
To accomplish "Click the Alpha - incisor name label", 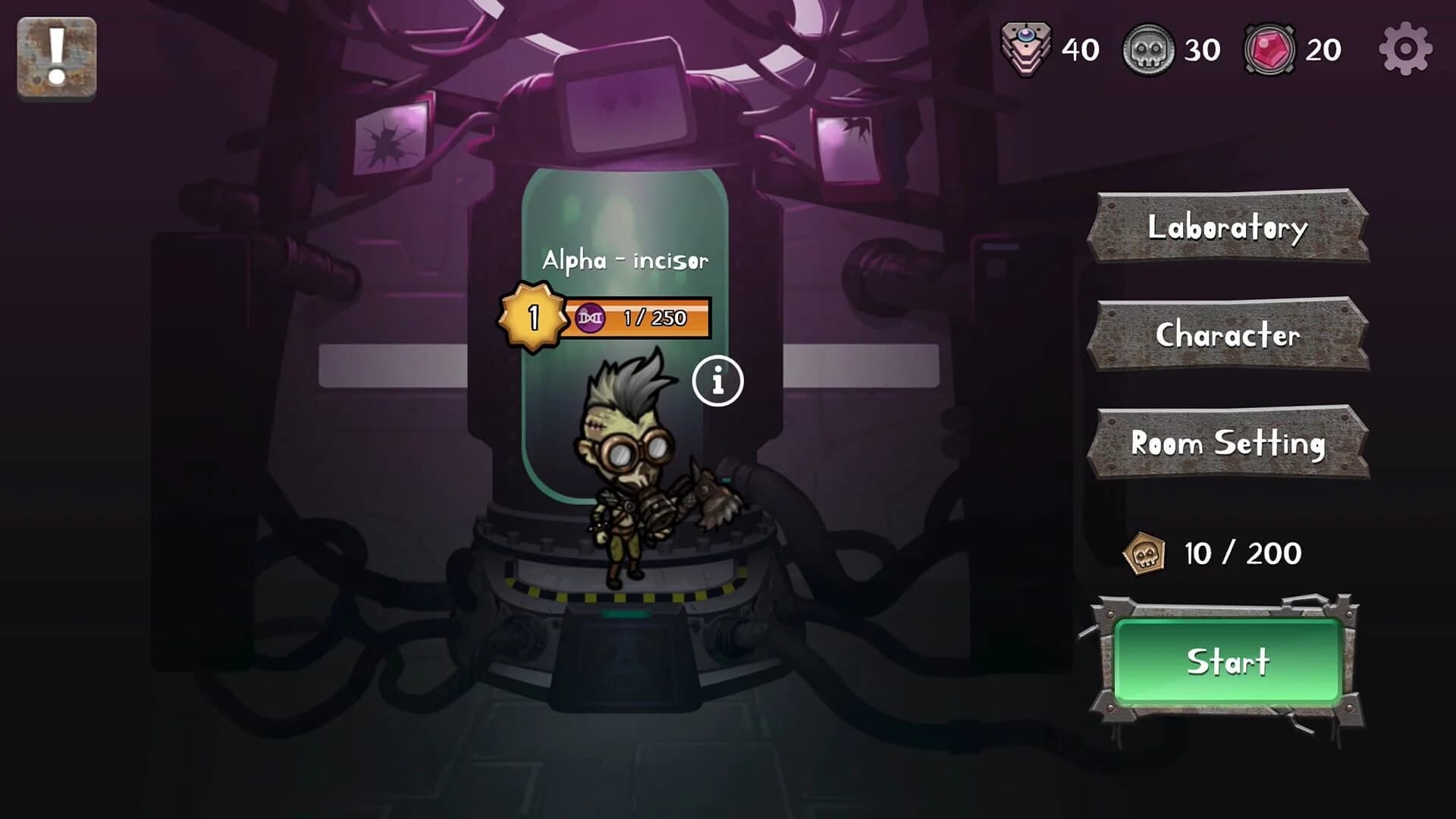I will [x=624, y=260].
